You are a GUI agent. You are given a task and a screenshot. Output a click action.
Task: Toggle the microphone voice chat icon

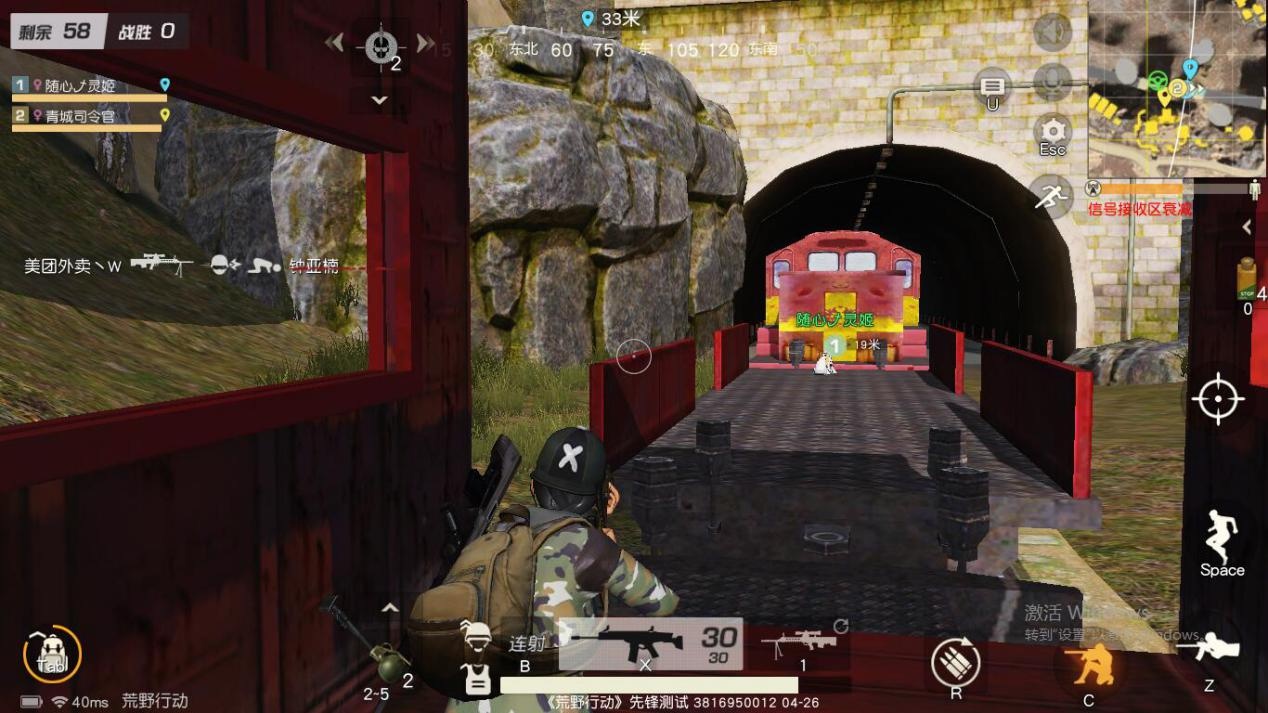point(1052,81)
